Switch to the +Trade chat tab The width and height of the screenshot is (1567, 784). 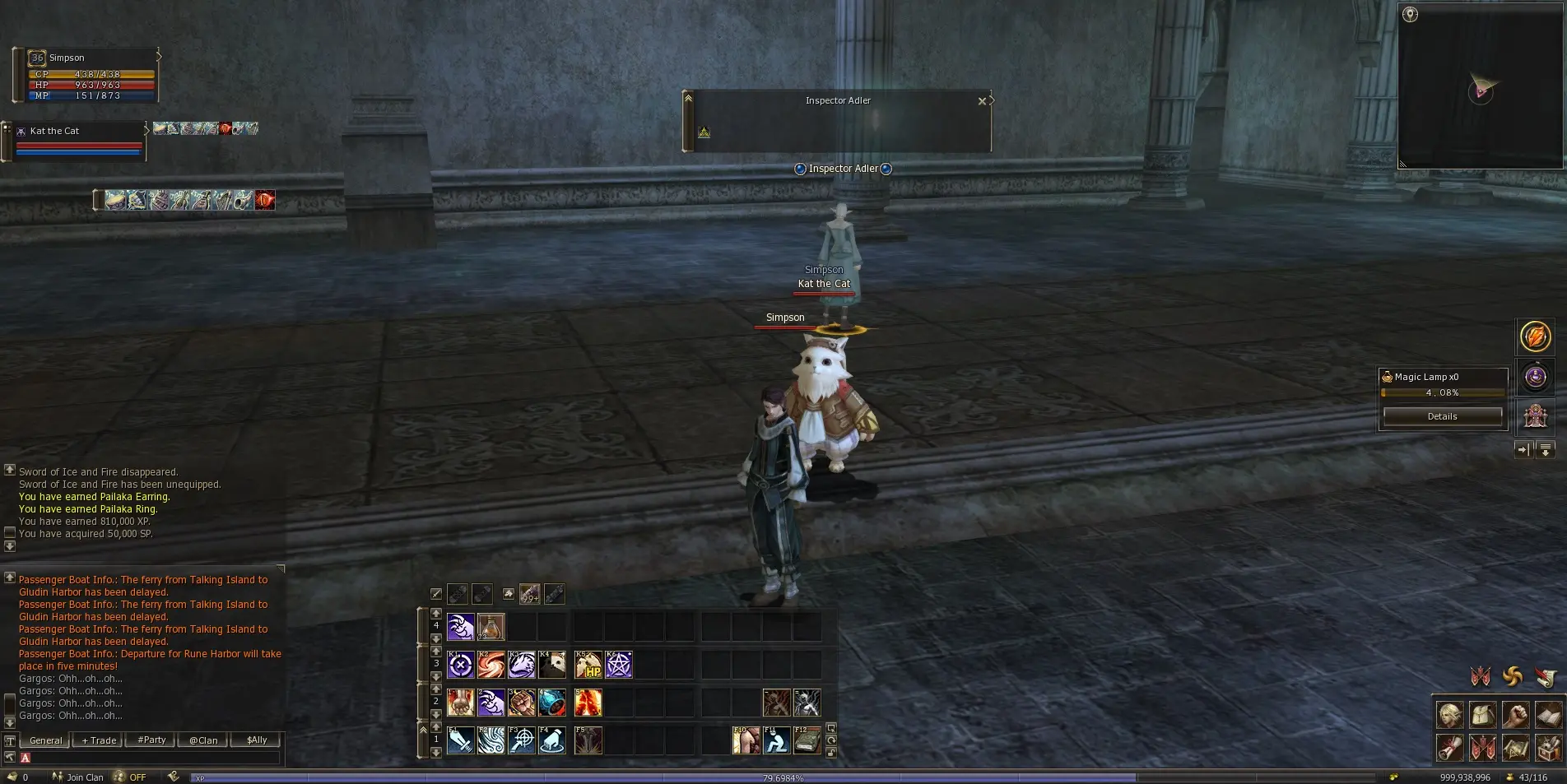pos(99,740)
